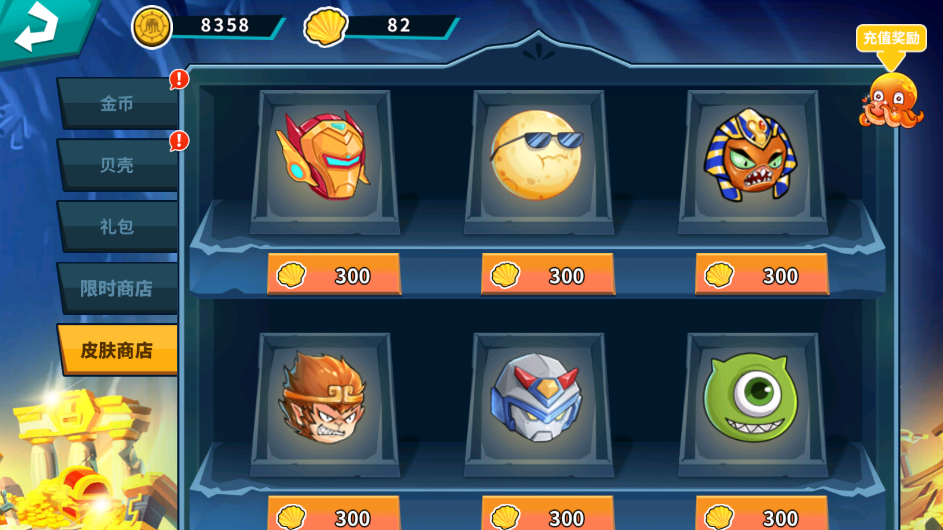Show the 限时商店 tab
Screen dimensions: 943x530
[x=117, y=288]
